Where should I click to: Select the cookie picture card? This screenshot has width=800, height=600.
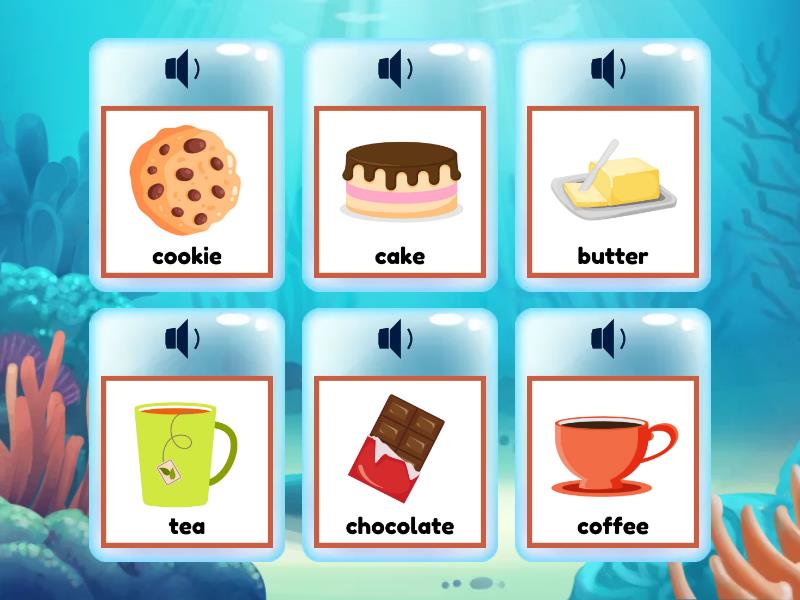(187, 192)
